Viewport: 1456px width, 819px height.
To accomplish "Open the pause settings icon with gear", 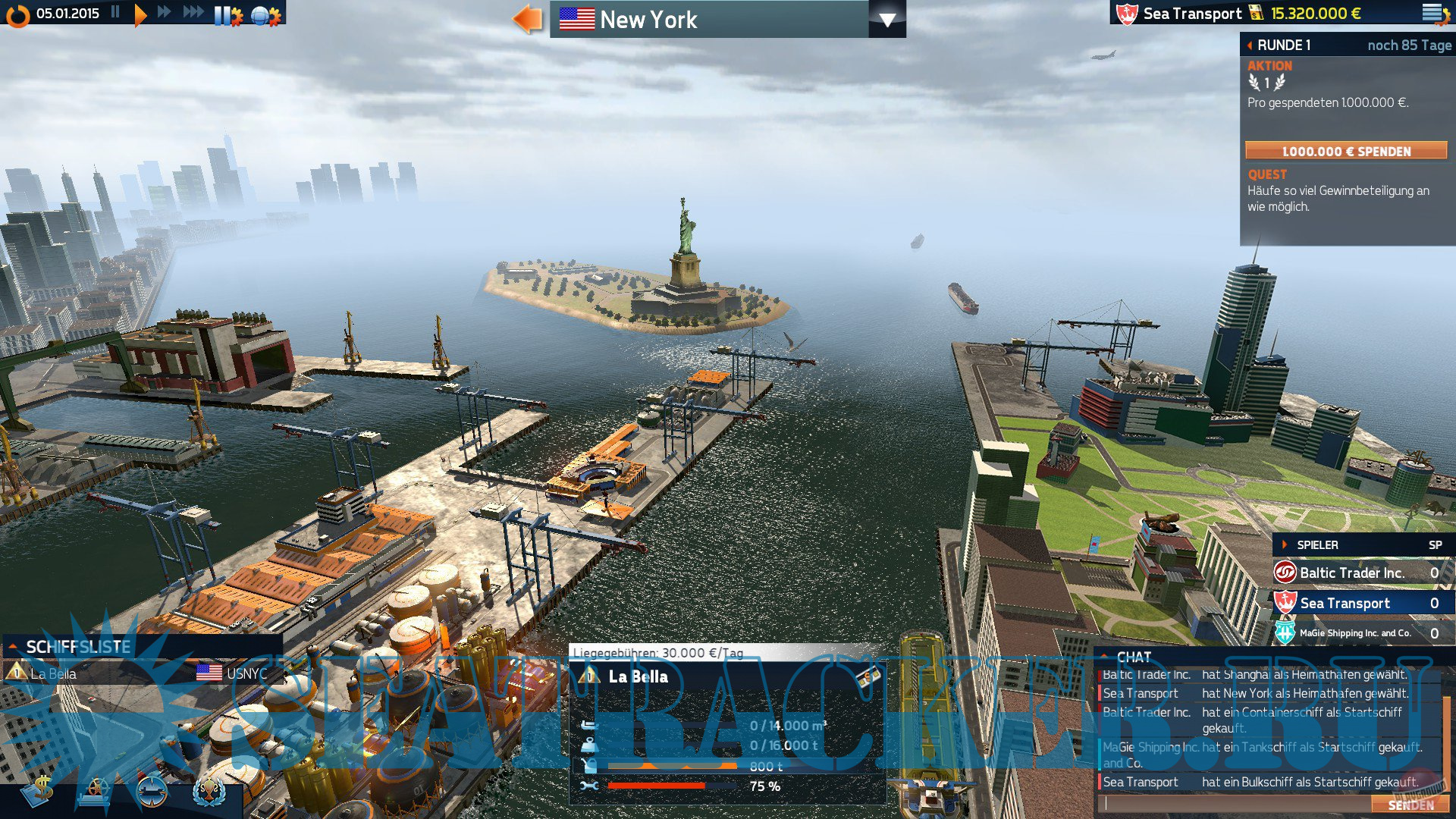I will tap(227, 15).
